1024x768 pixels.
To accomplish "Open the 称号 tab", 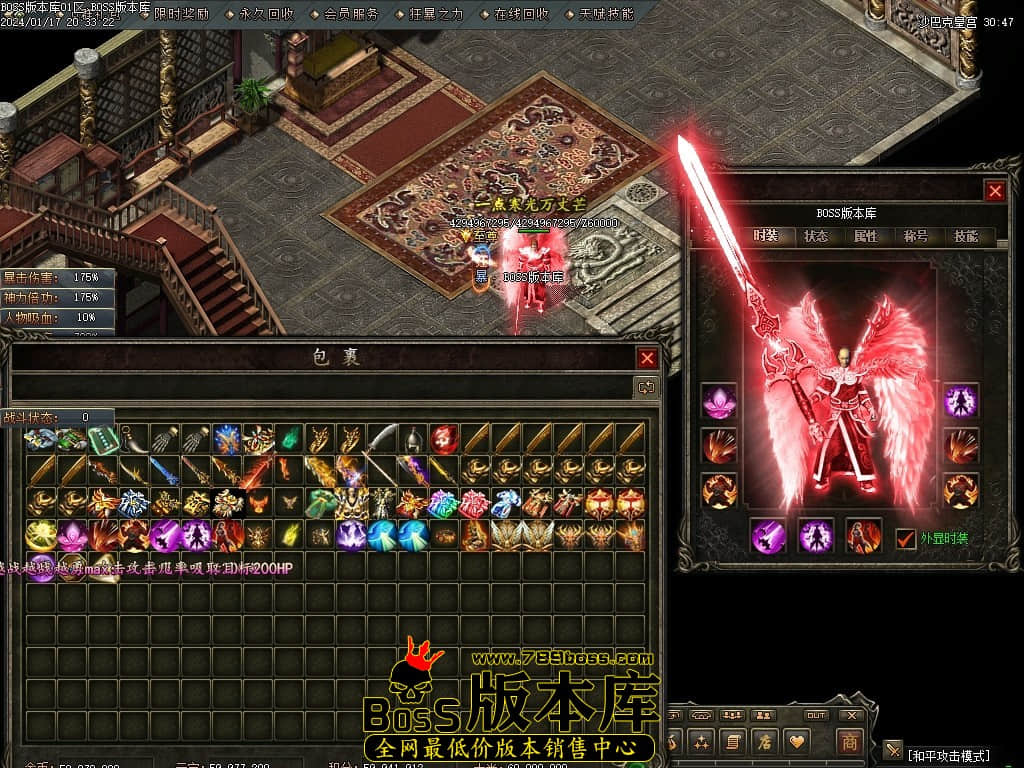I will (x=916, y=237).
